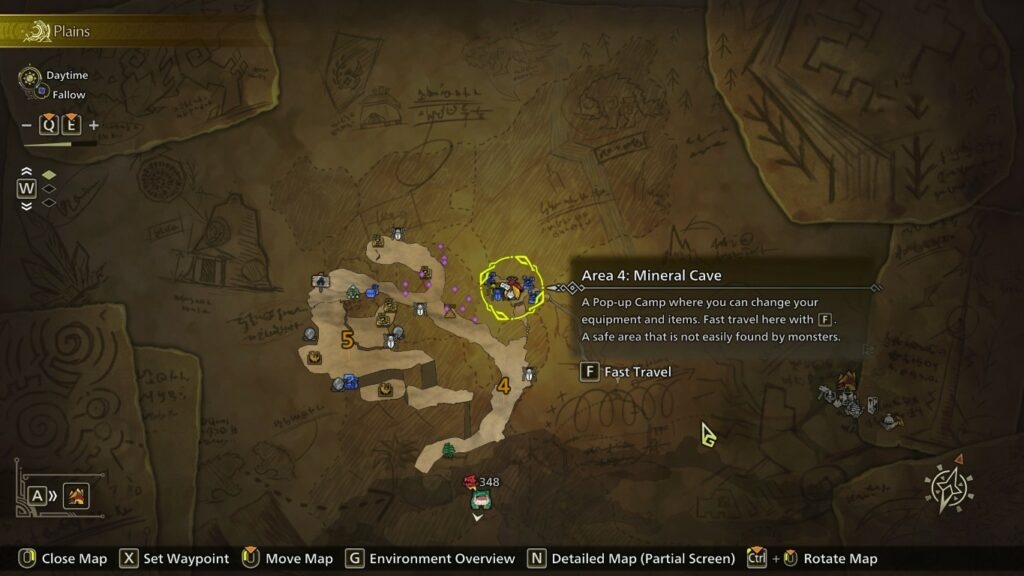
Task: Click the area 5 number label
Action: (x=347, y=340)
